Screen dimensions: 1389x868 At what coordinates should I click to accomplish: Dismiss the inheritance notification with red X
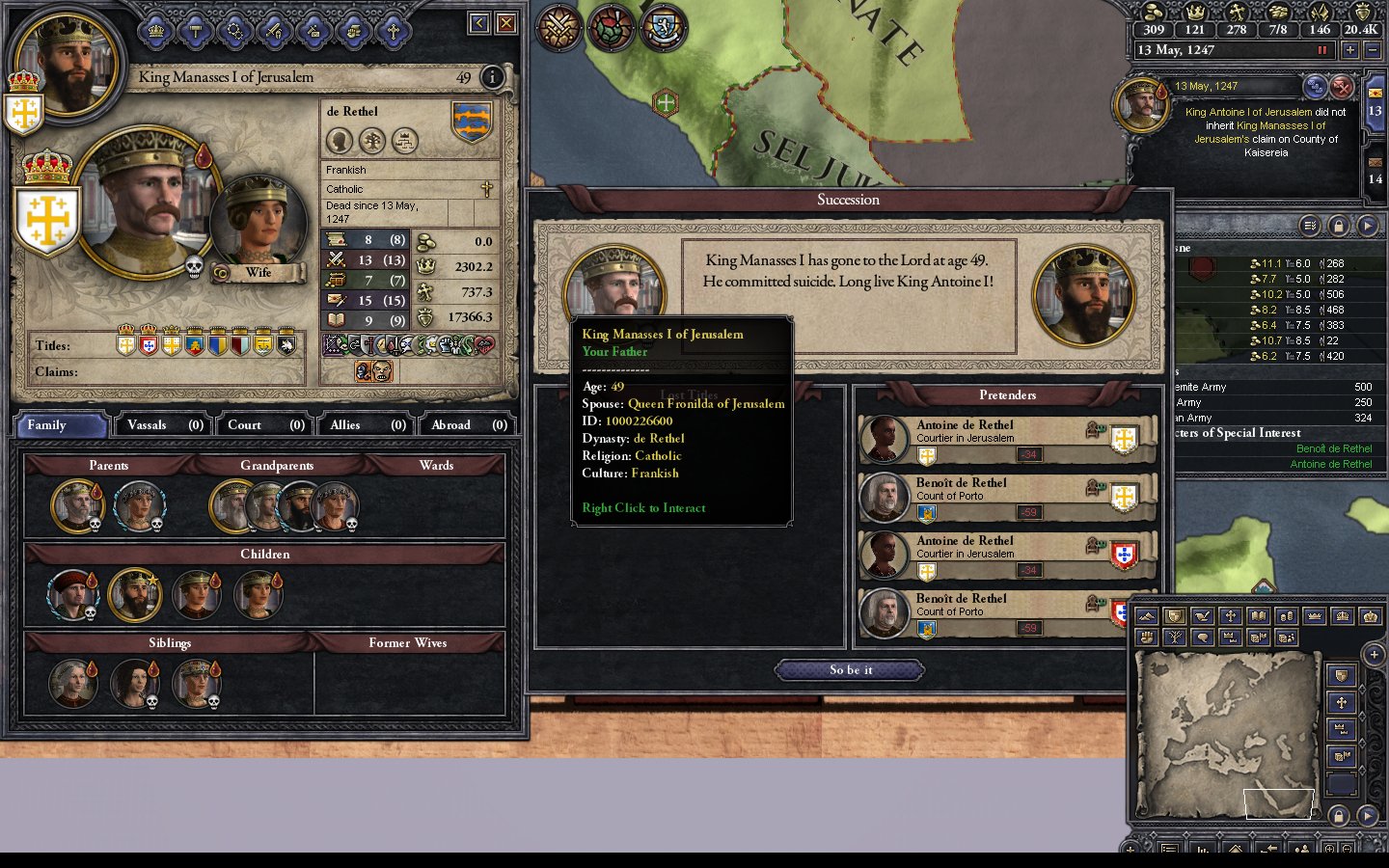click(1342, 88)
